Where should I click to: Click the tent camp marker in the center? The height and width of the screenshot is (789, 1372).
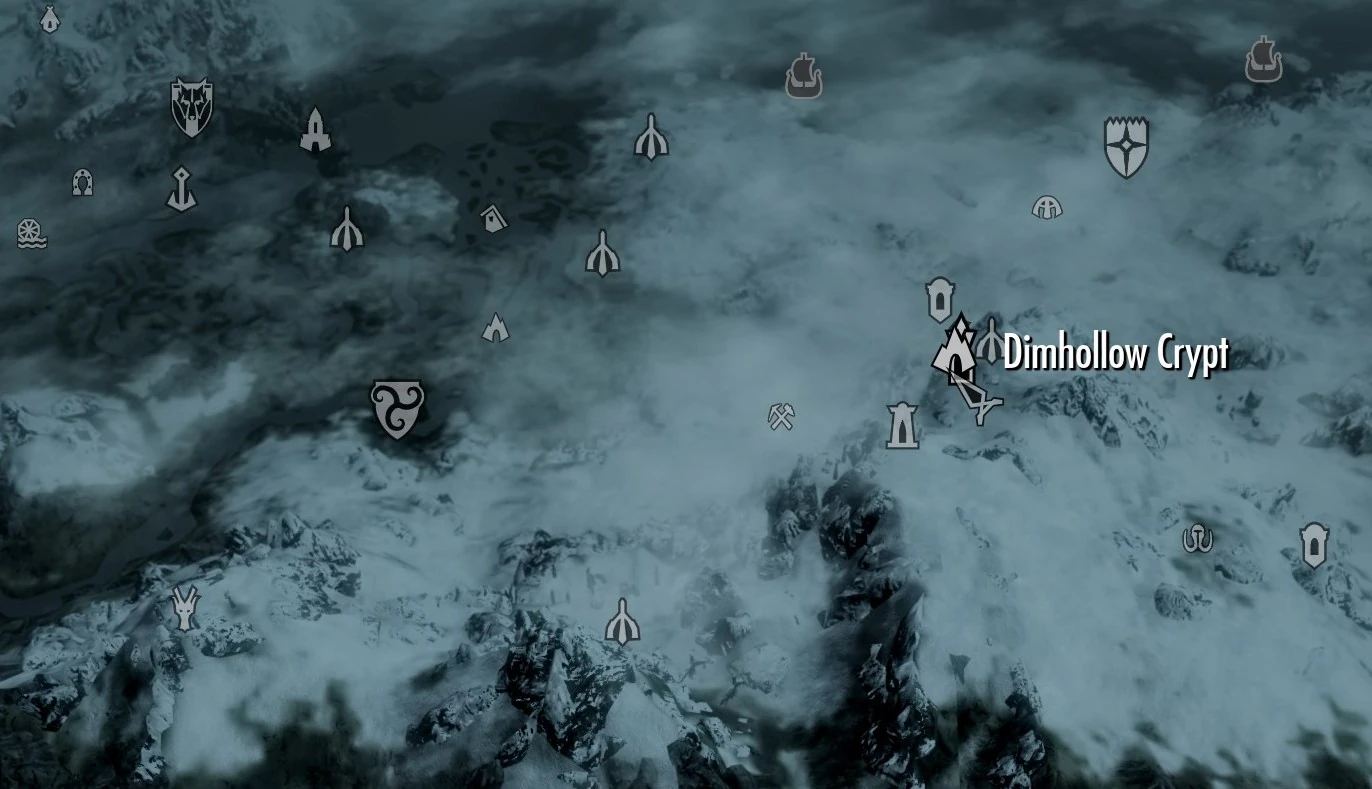497,325
